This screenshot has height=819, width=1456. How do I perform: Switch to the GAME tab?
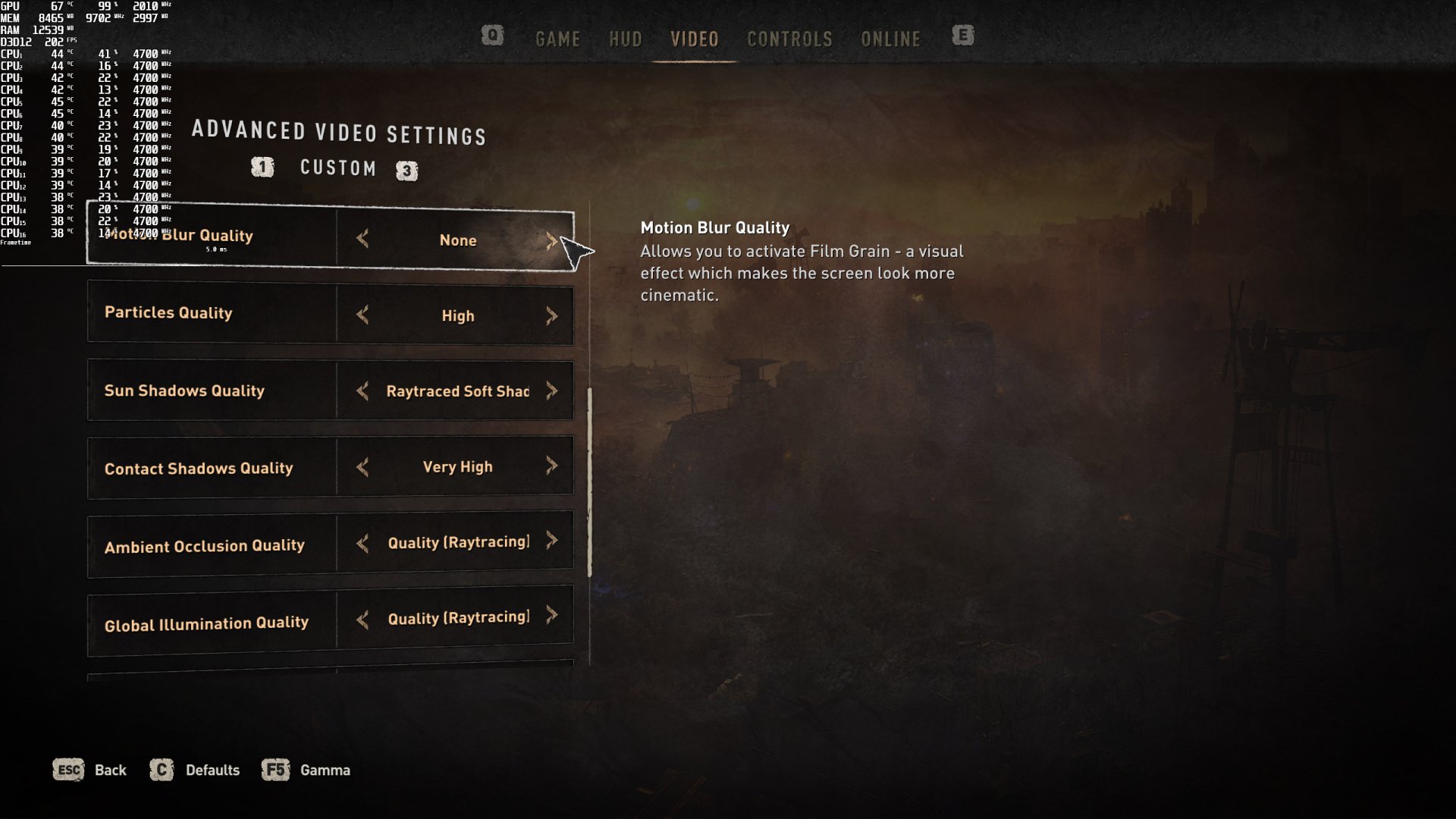click(x=558, y=39)
